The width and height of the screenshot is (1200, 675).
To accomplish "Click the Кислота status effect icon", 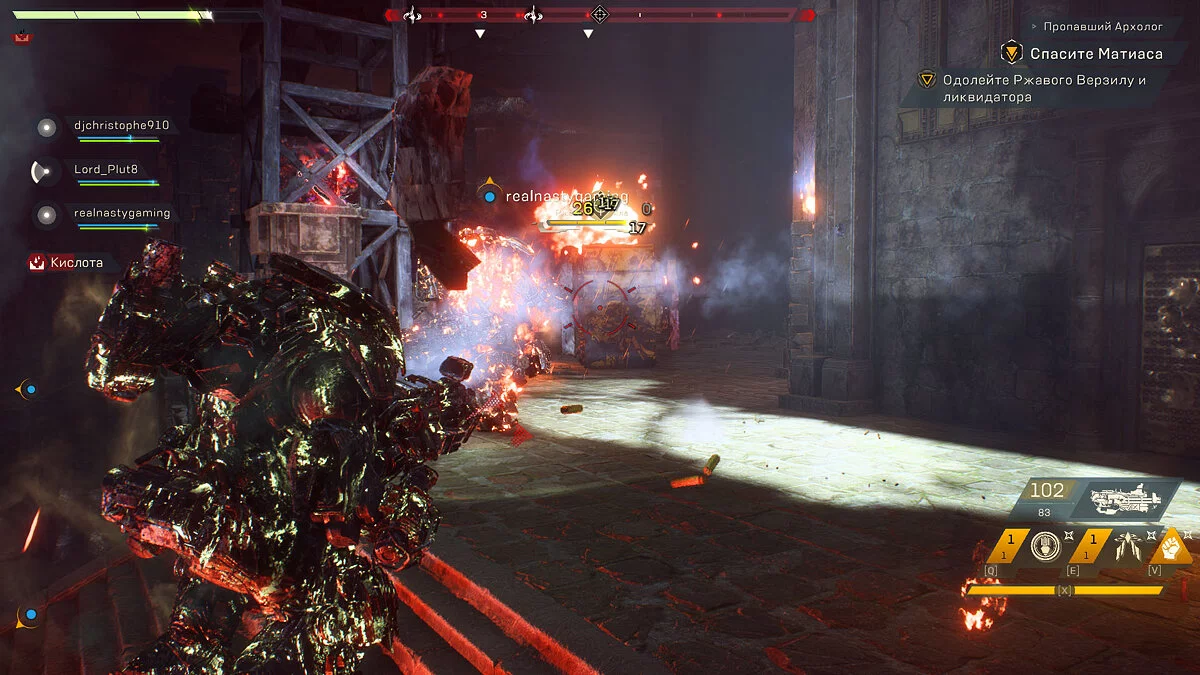I will tap(37, 263).
